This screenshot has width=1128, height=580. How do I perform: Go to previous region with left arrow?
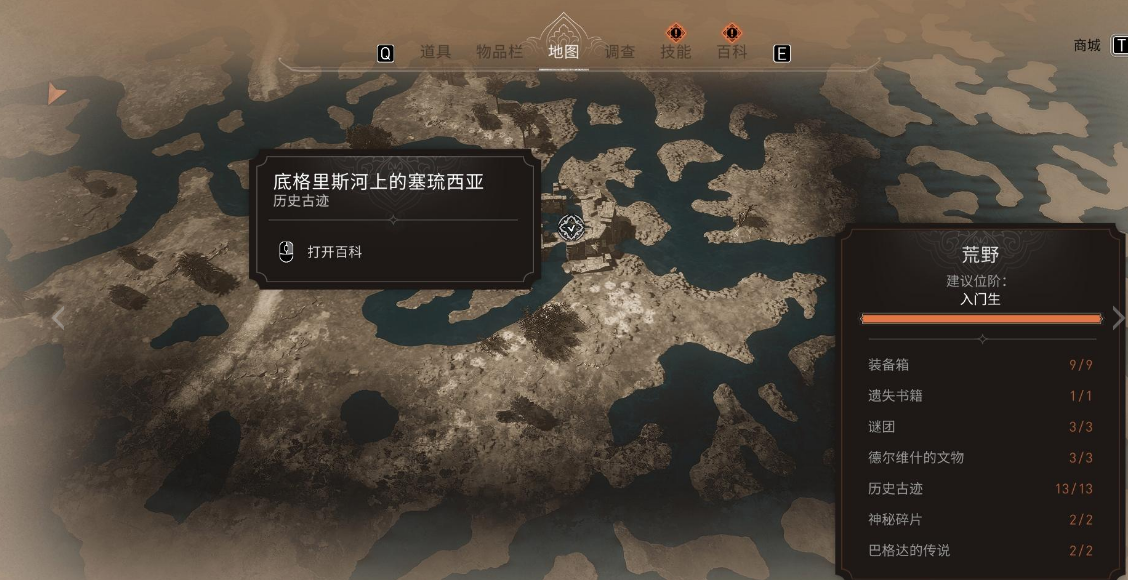58,318
